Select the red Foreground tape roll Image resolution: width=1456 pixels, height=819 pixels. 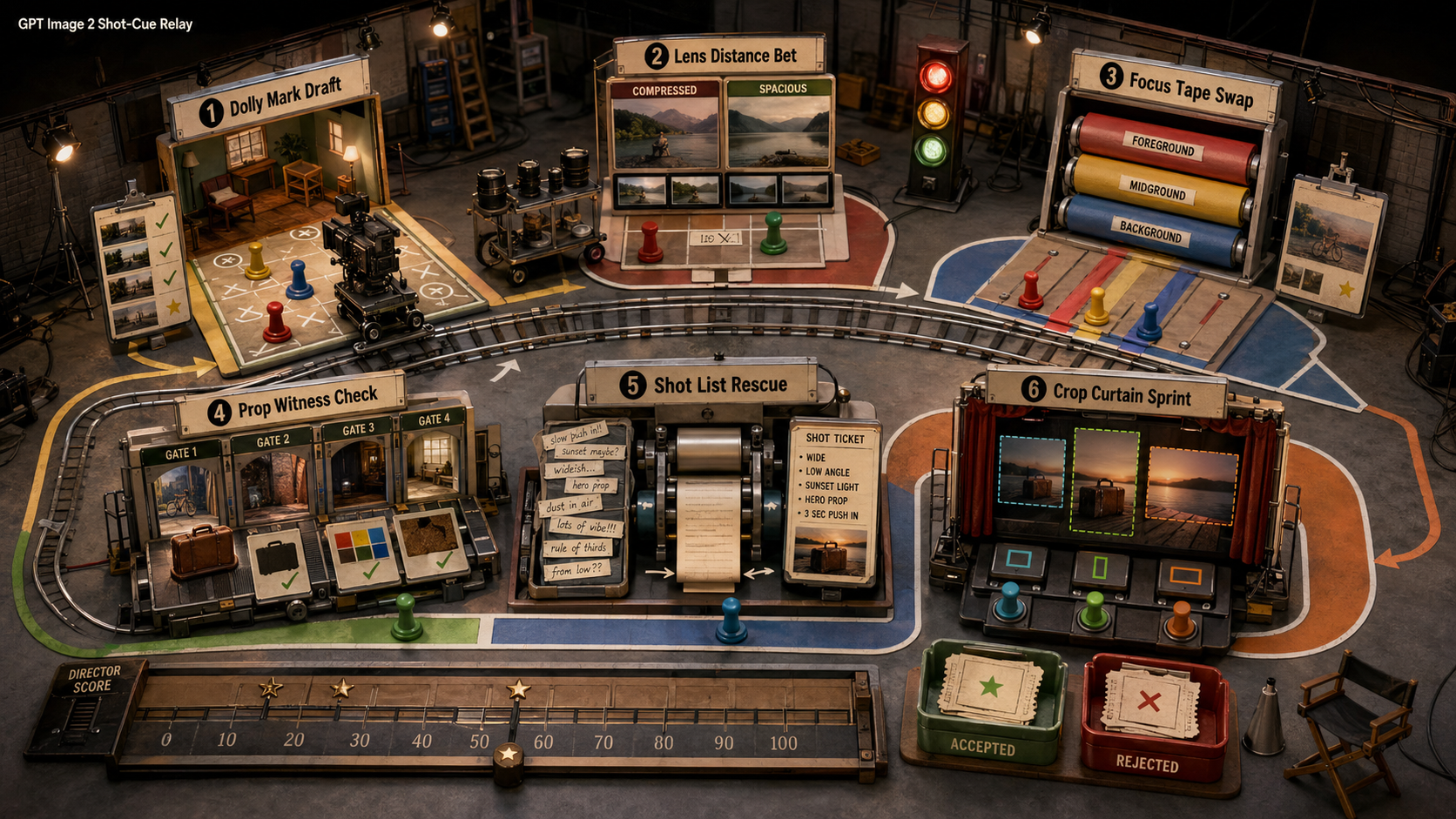point(1165,146)
